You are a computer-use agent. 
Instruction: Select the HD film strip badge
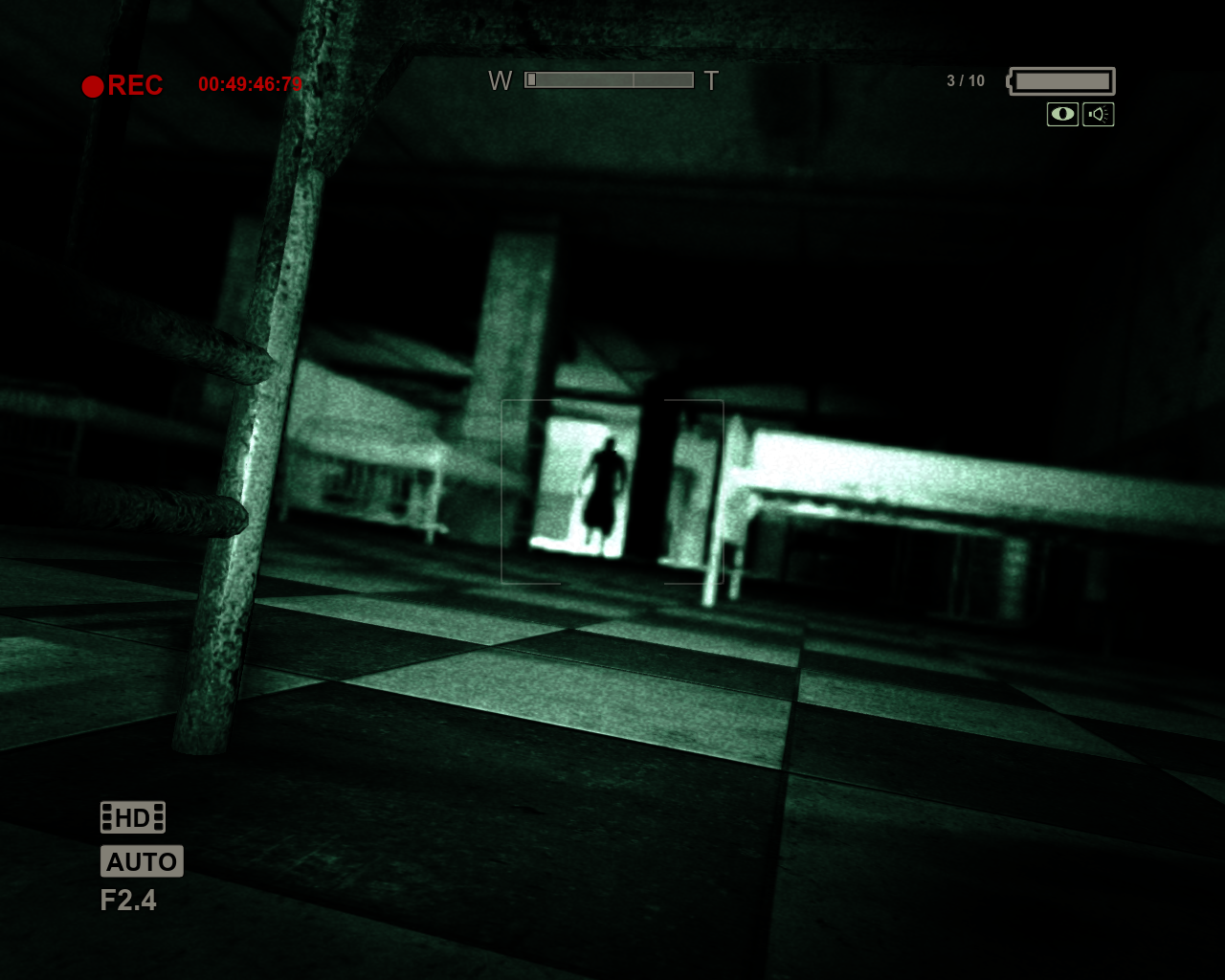131,816
